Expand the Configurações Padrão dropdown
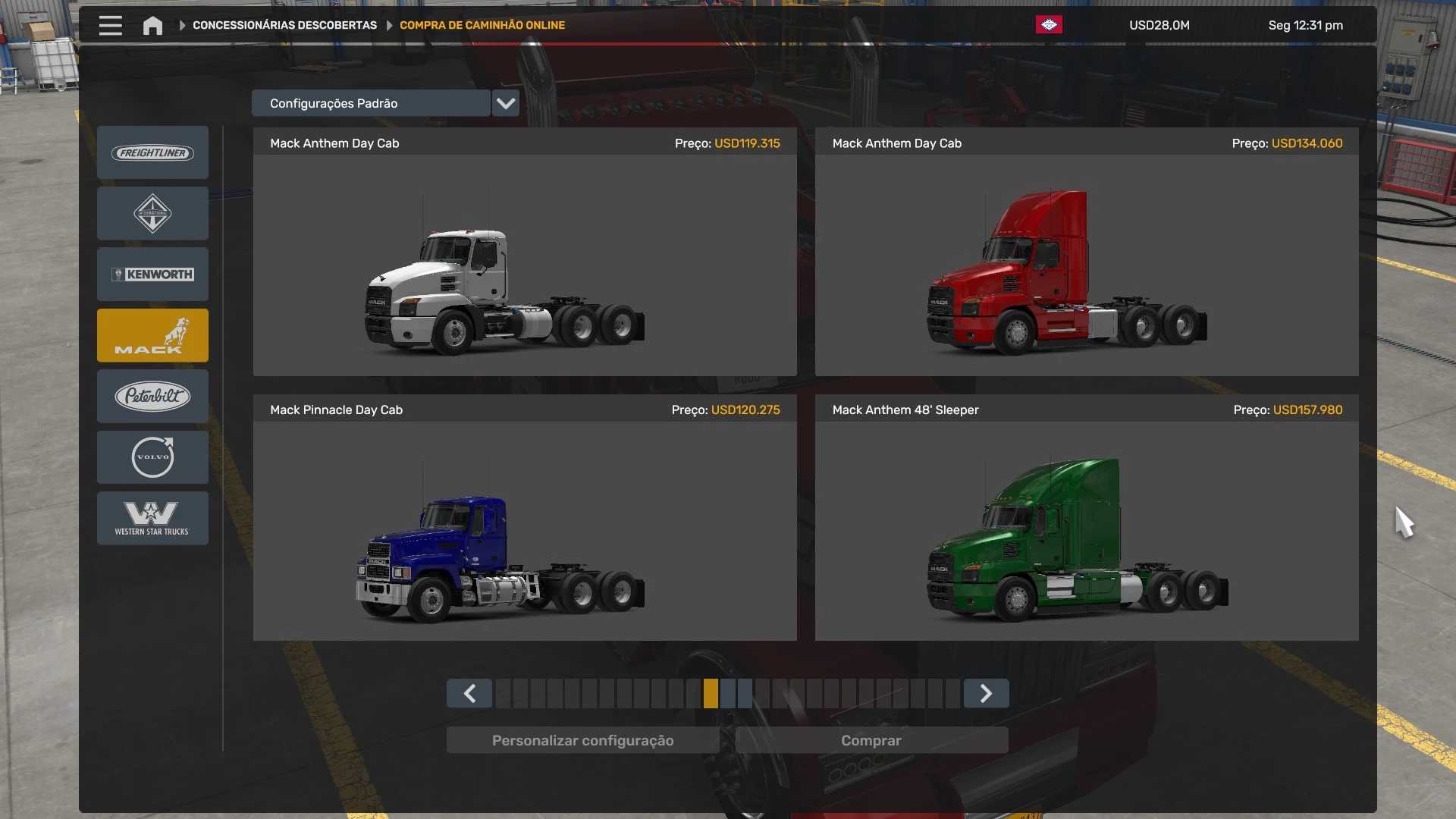 click(x=505, y=103)
